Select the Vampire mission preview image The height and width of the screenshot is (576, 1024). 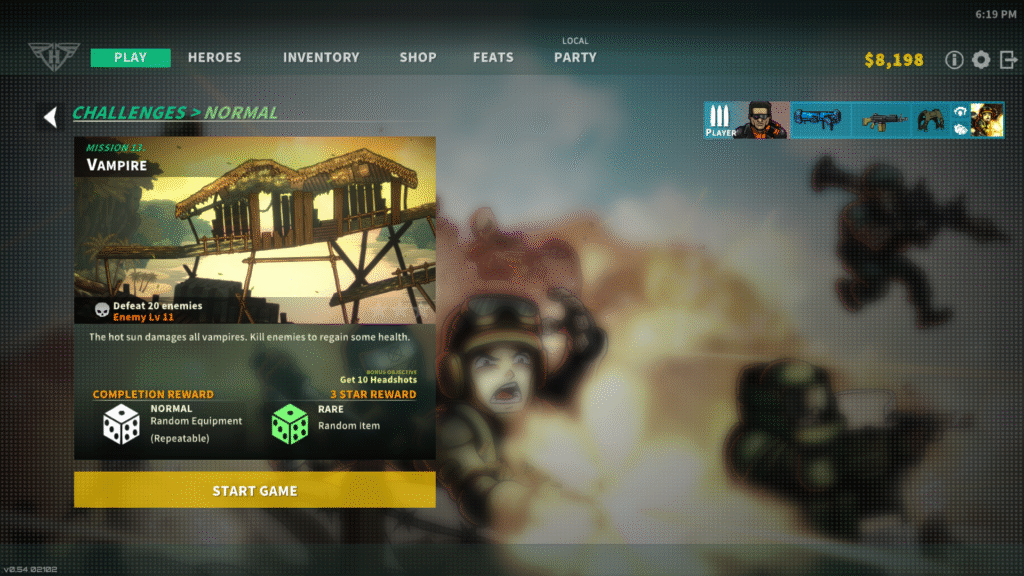[x=254, y=230]
